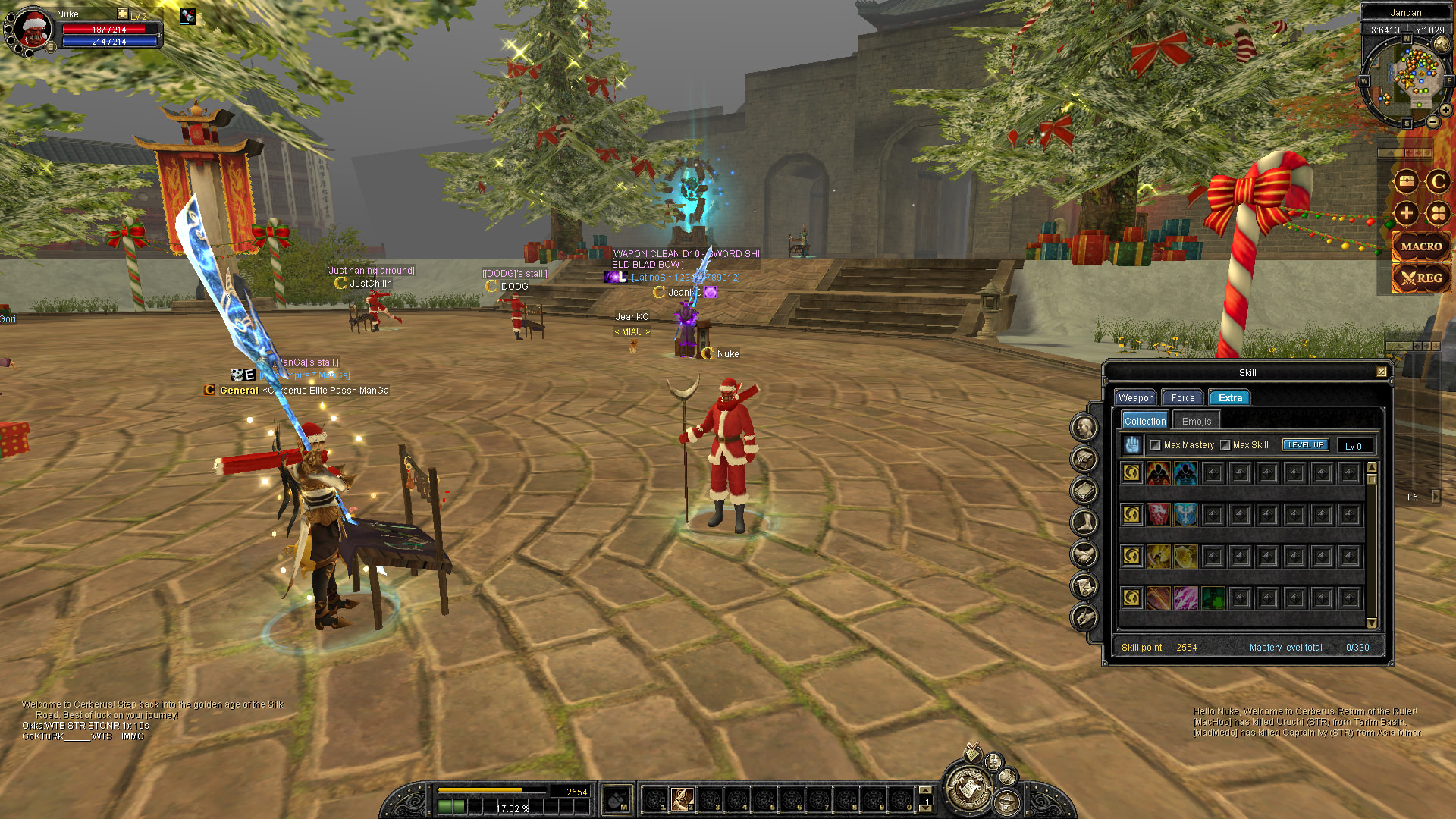Image resolution: width=1456 pixels, height=819 pixels.
Task: Switch to the Weapon skill tab
Action: pos(1135,398)
